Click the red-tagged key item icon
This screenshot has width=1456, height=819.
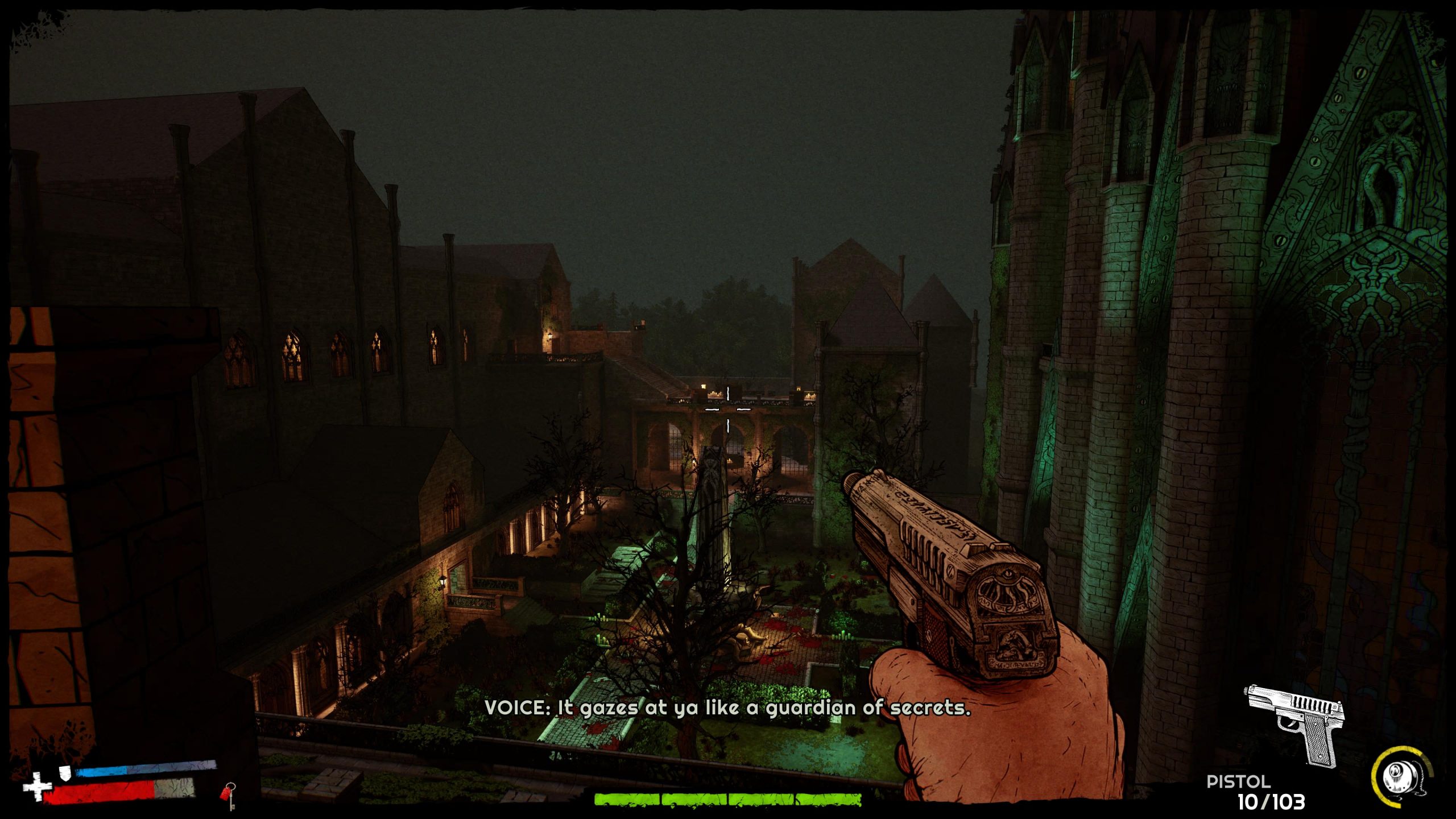228,795
